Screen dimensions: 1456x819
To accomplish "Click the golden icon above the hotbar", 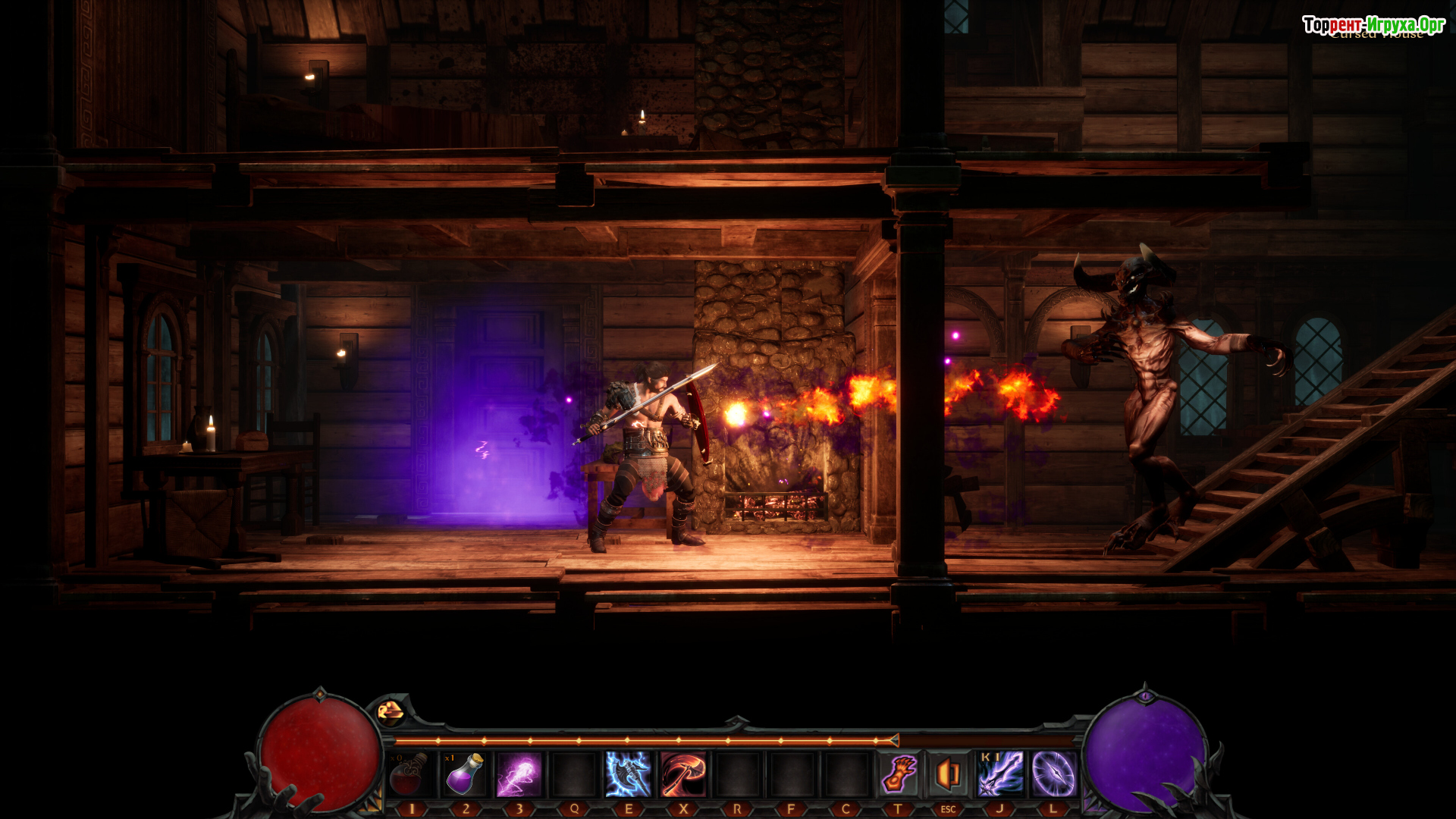I will pyautogui.click(x=391, y=711).
